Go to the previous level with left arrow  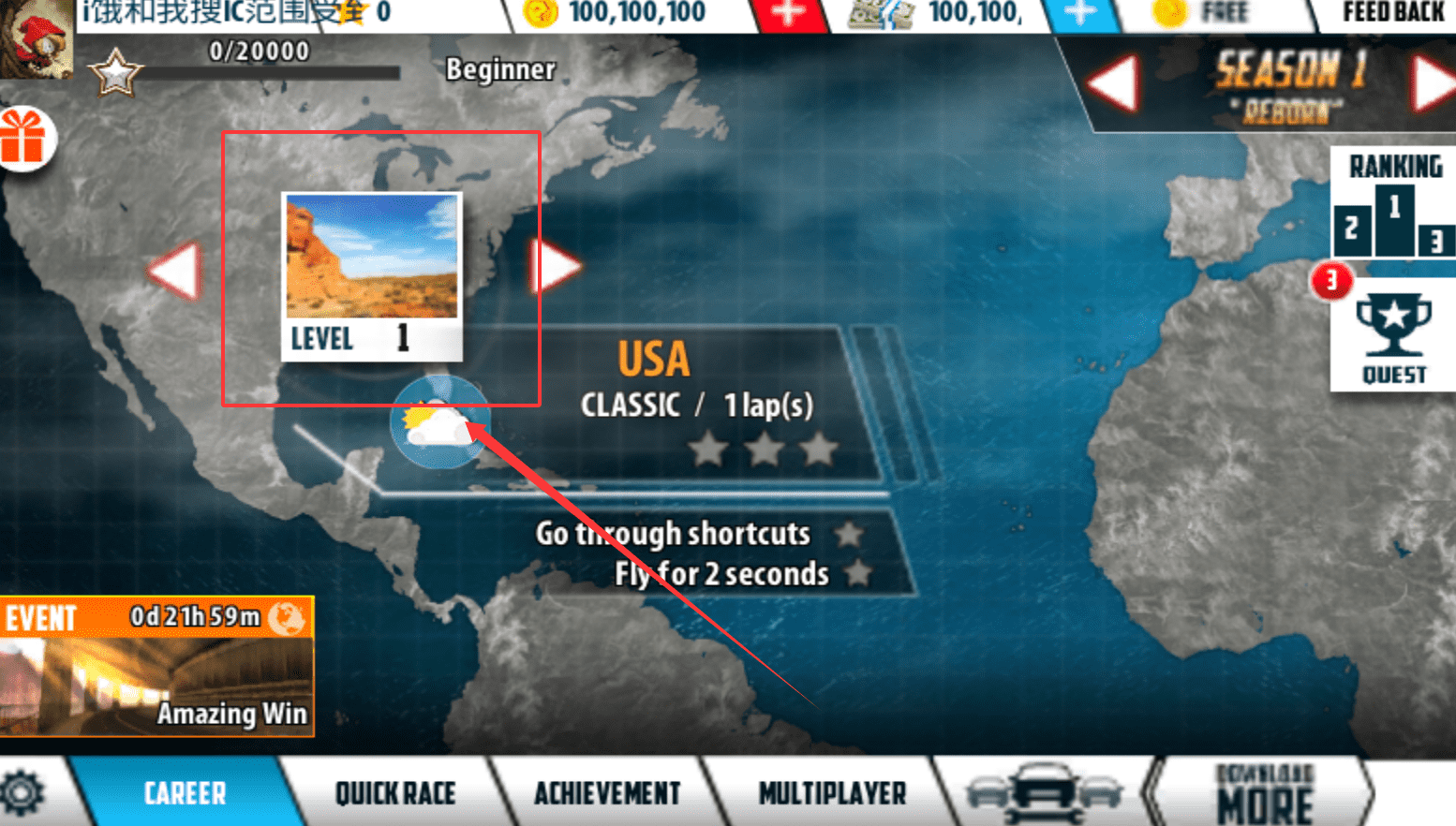point(176,271)
